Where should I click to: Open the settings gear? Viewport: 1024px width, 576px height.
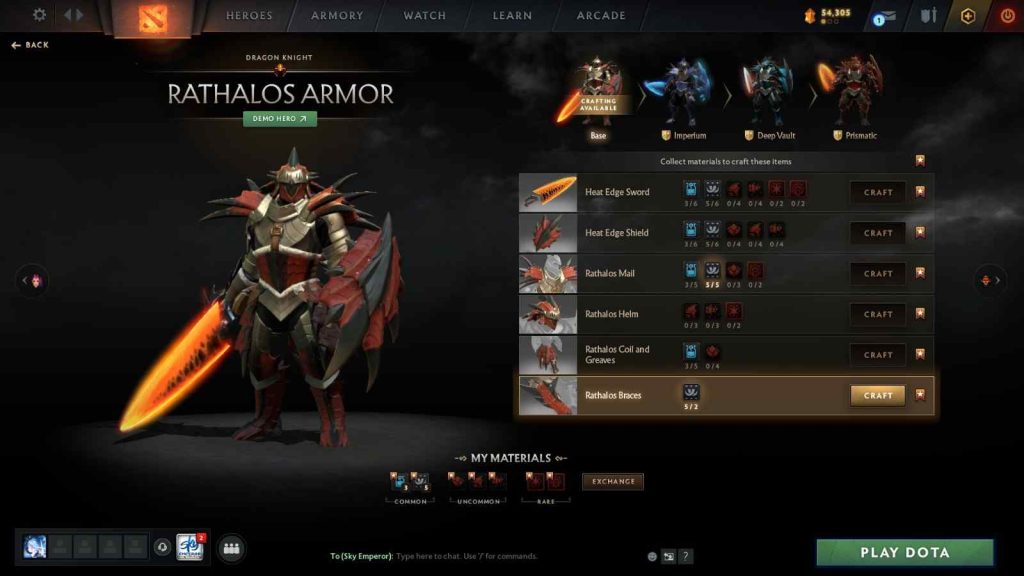click(40, 15)
